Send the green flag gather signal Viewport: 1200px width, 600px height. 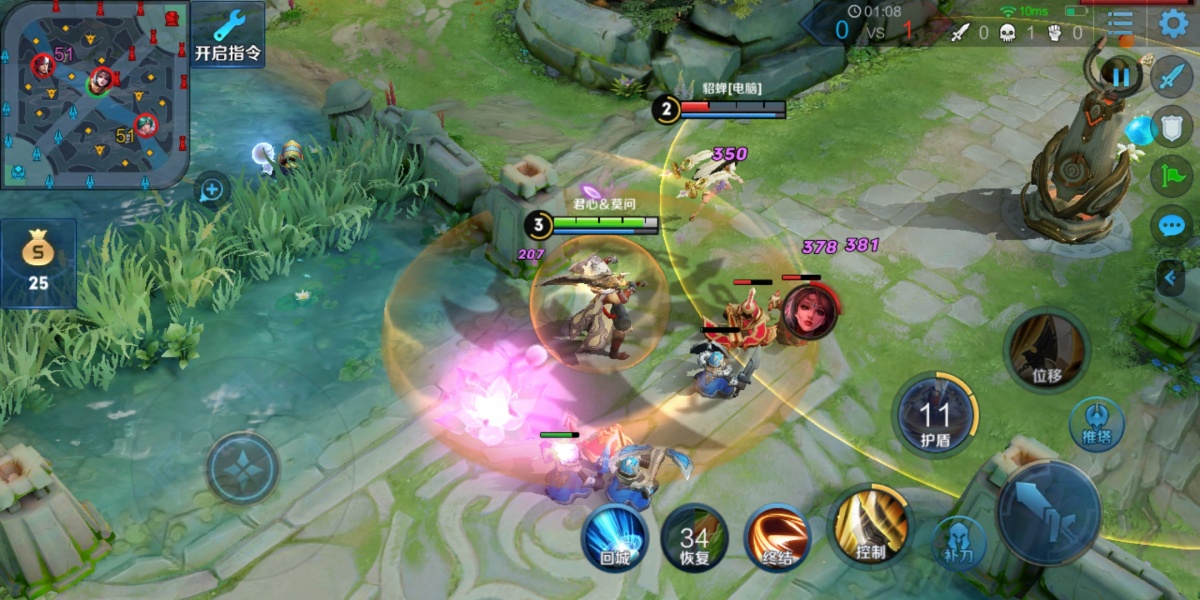(x=1171, y=177)
